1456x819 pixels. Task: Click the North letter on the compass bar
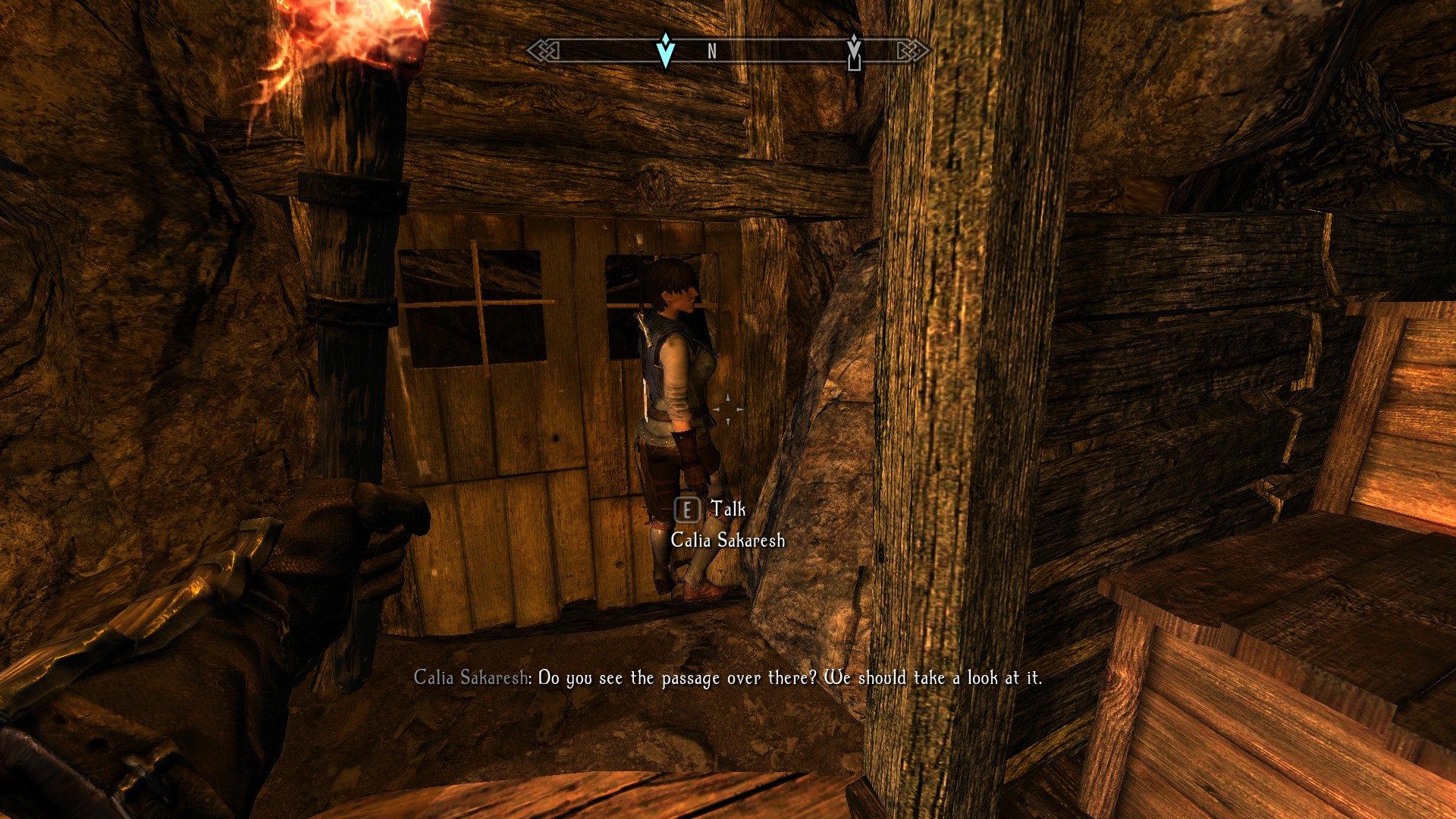click(x=711, y=52)
